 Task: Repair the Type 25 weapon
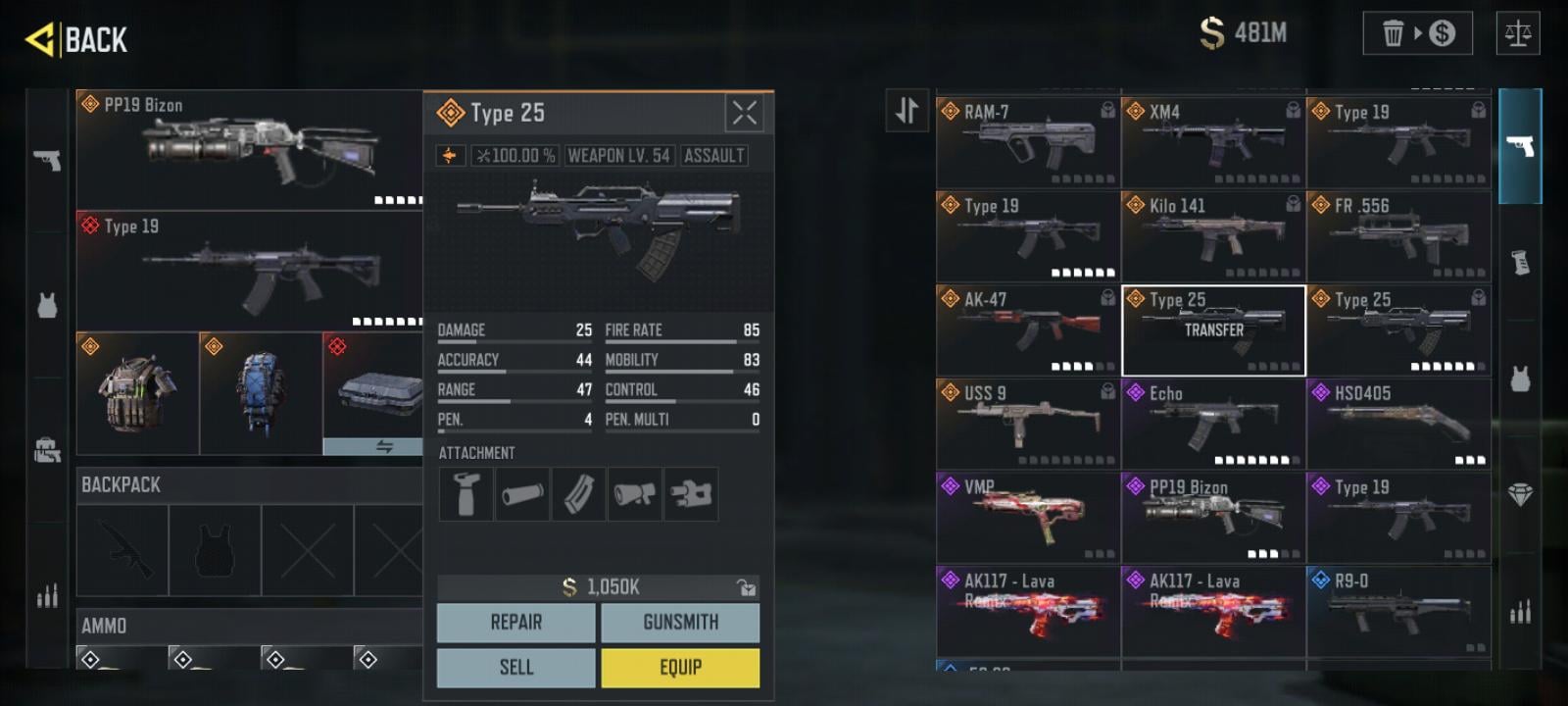(515, 623)
